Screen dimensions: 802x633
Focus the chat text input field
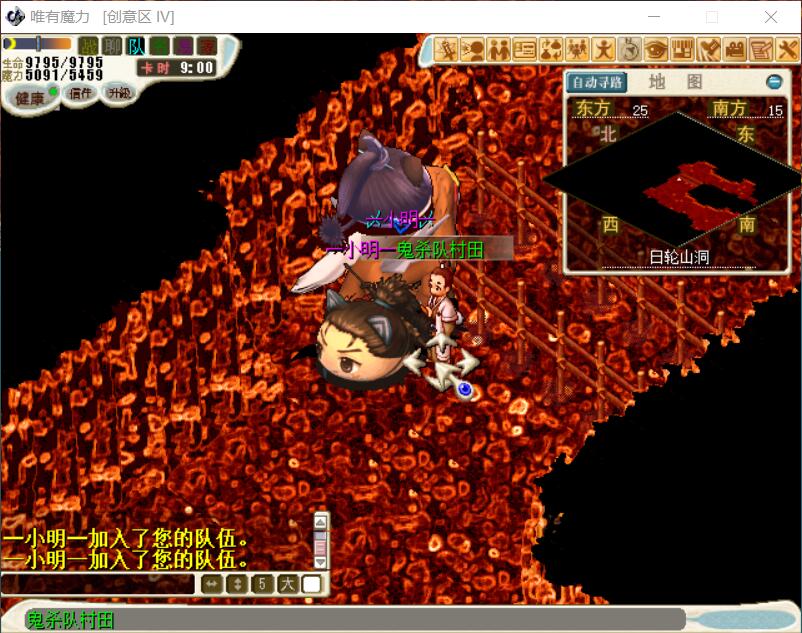98,584
